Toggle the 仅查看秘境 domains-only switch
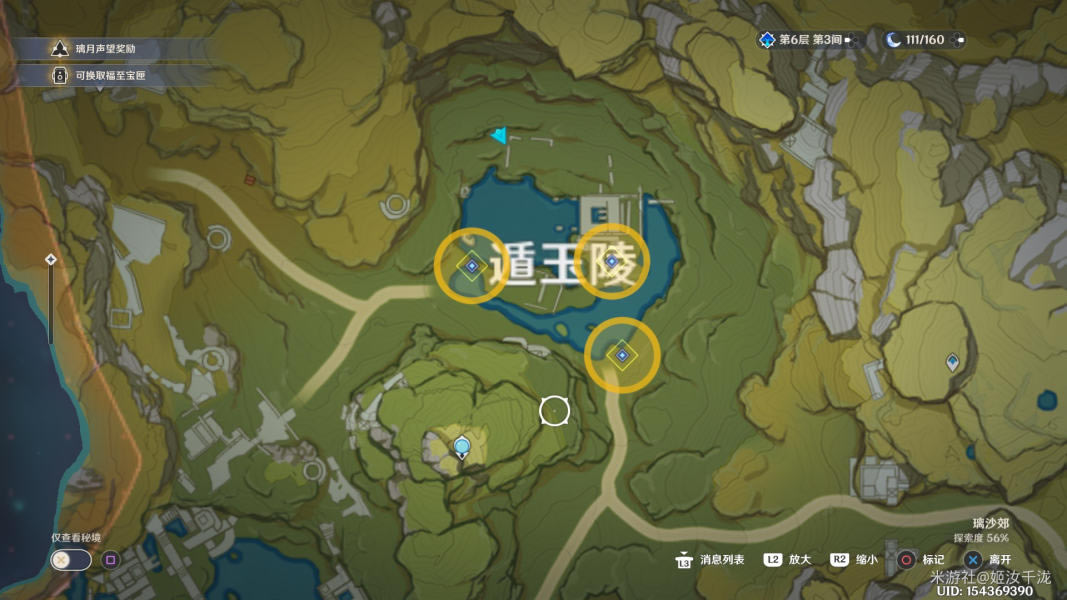 pos(71,560)
